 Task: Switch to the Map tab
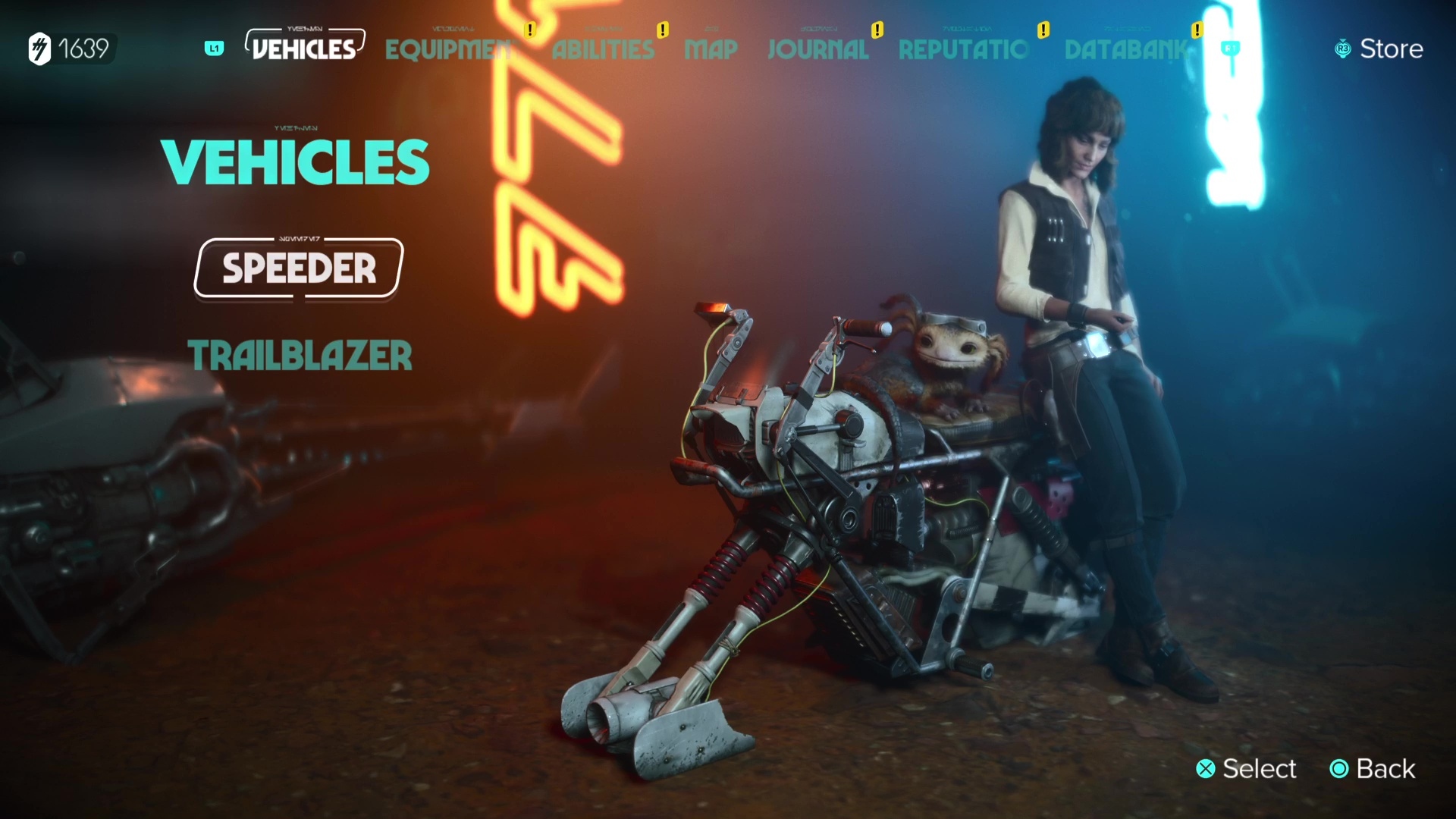pos(710,49)
